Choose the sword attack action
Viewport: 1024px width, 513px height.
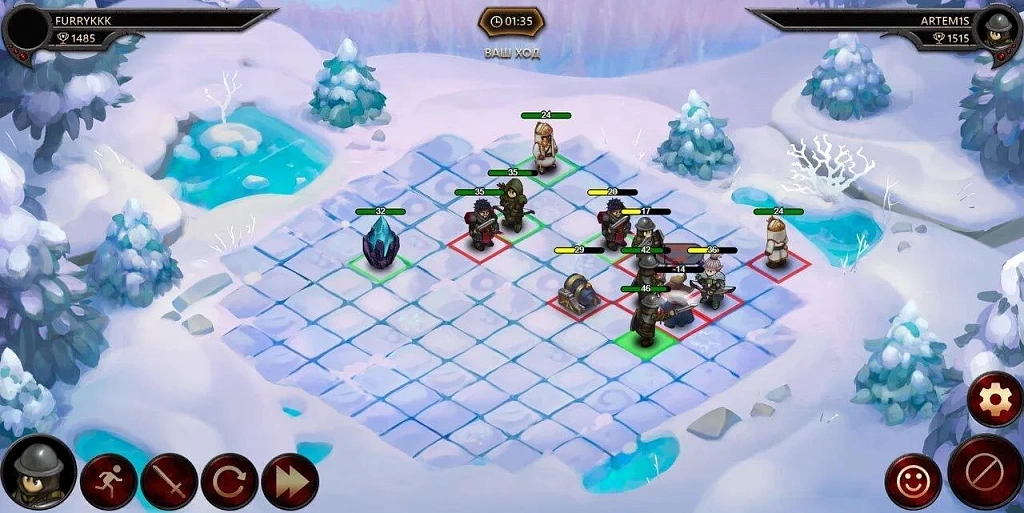pos(169,482)
